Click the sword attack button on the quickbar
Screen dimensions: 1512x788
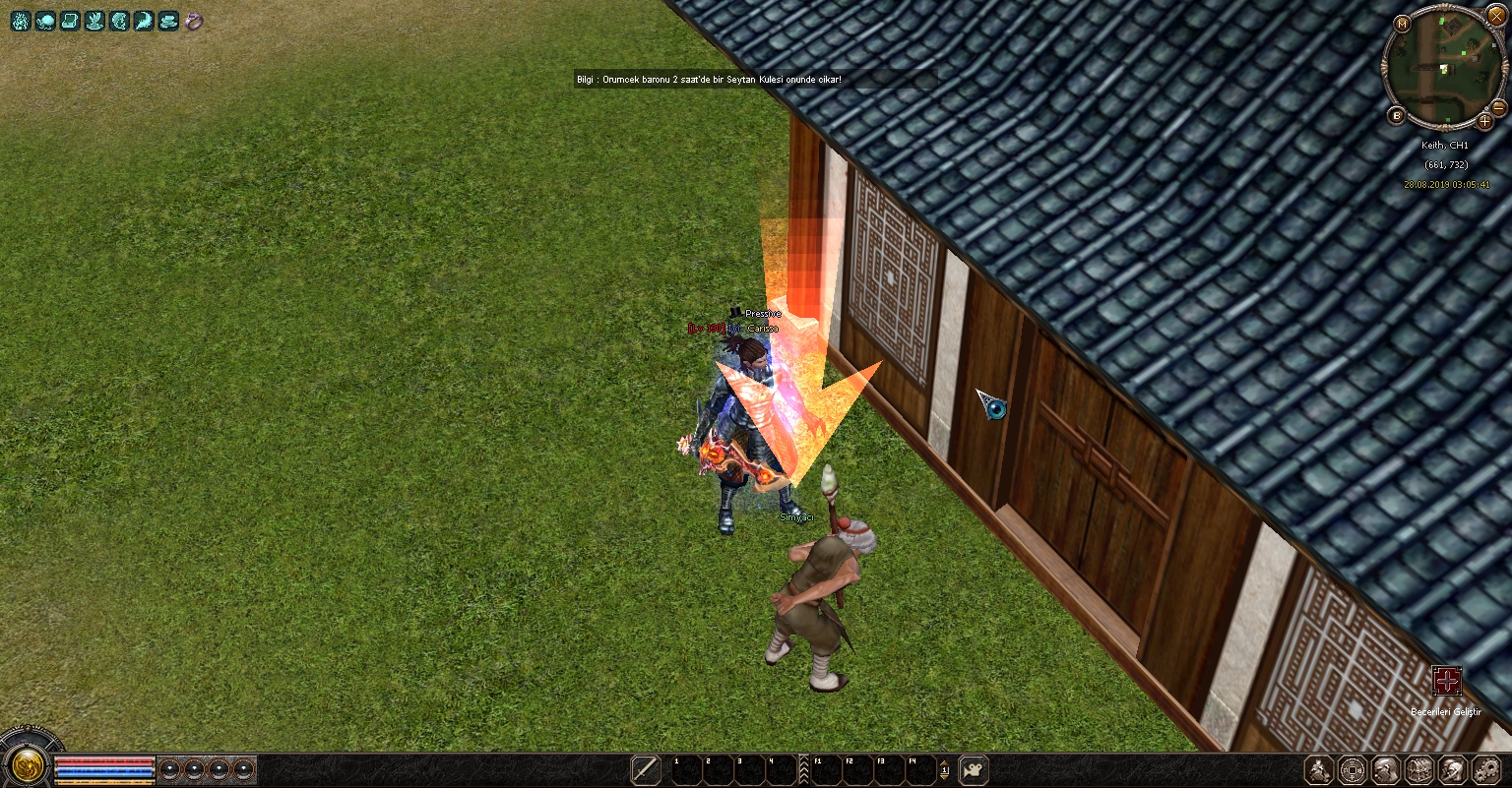coord(645,769)
